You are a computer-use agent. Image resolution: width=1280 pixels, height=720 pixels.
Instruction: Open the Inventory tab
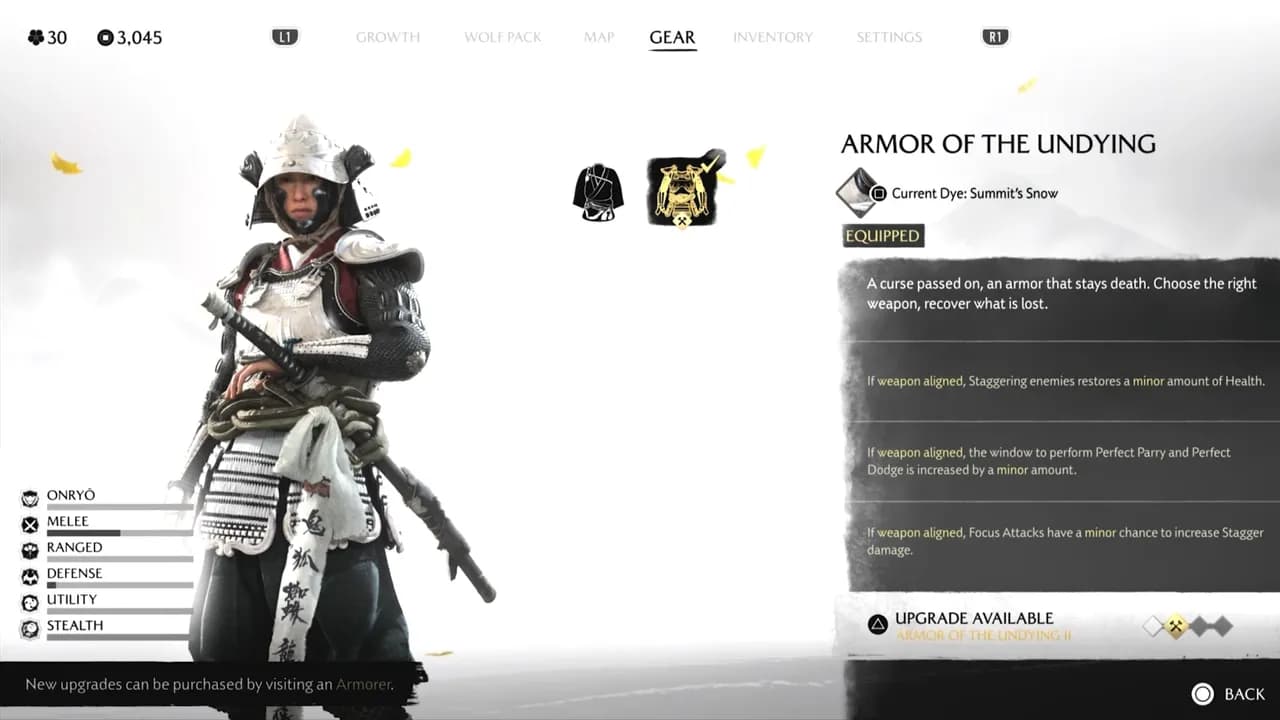pyautogui.click(x=773, y=37)
